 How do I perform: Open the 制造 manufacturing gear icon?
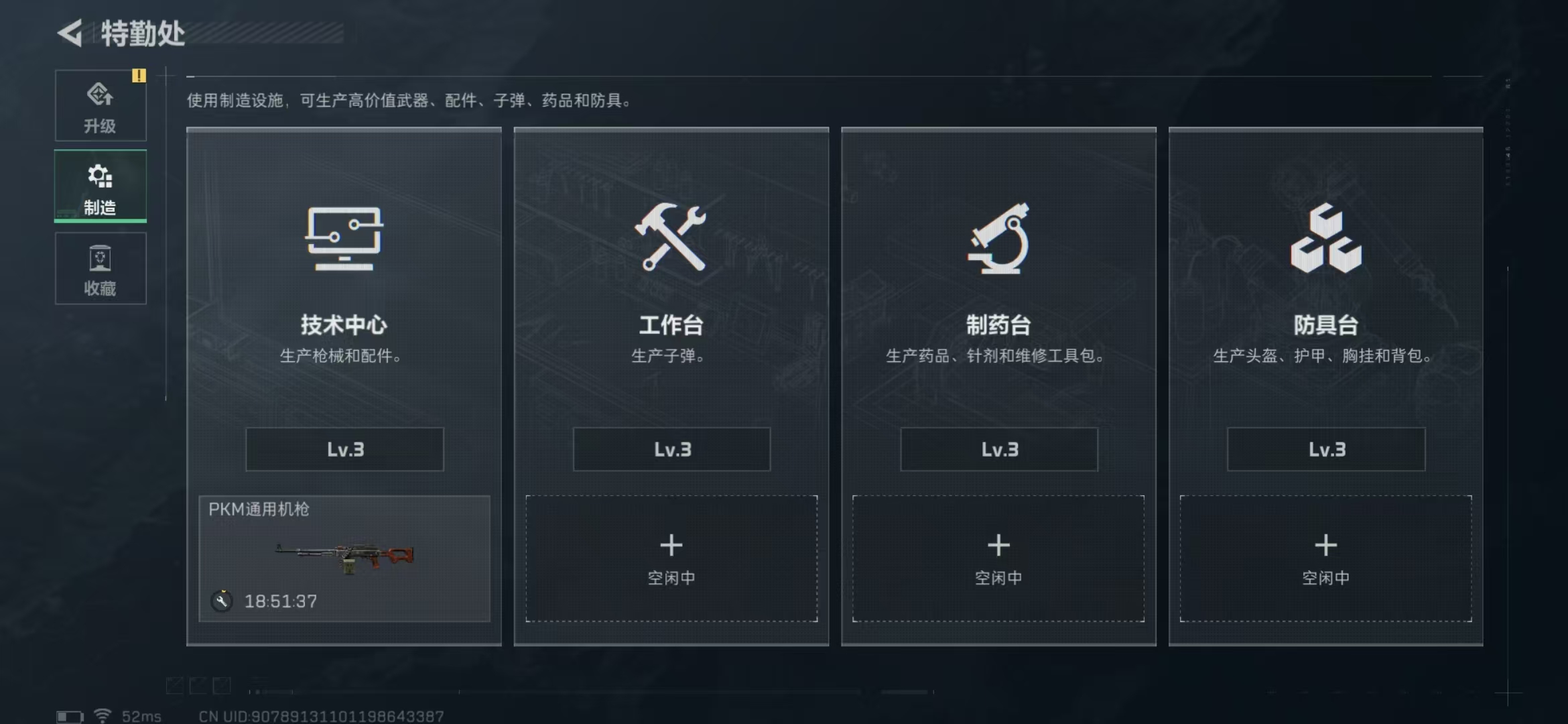pyautogui.click(x=100, y=176)
